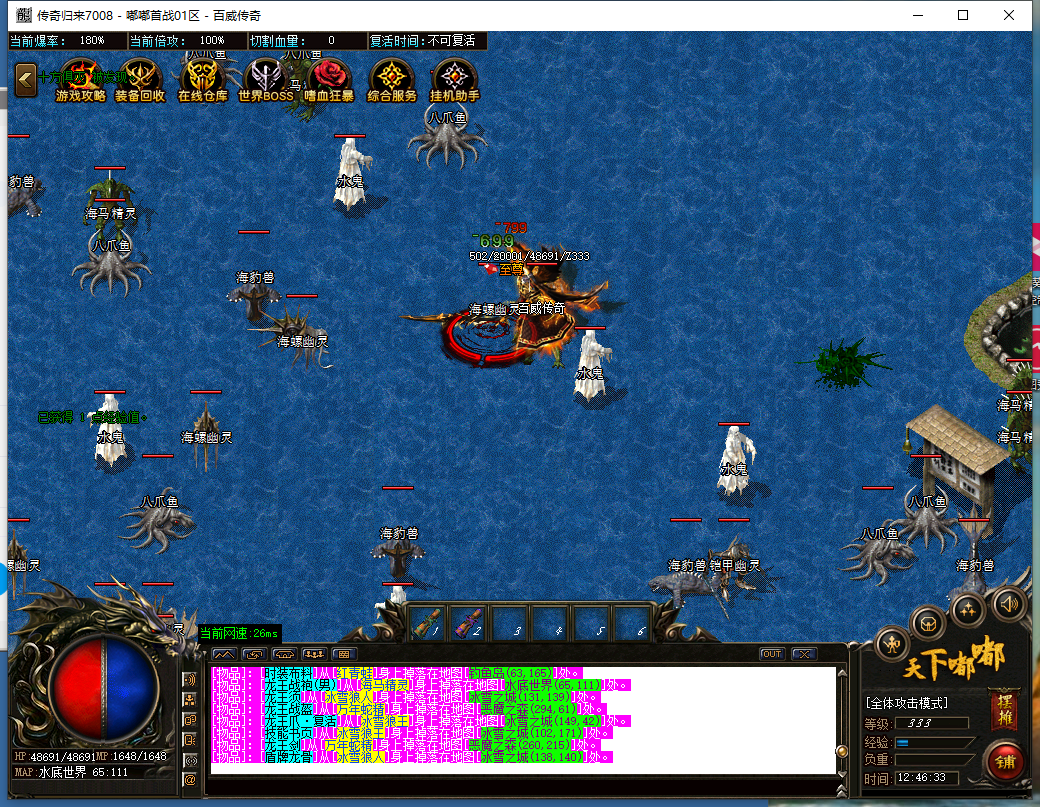This screenshot has width=1040, height=807.
Task: Open the 挂机助手 auto-play helper
Action: point(454,79)
